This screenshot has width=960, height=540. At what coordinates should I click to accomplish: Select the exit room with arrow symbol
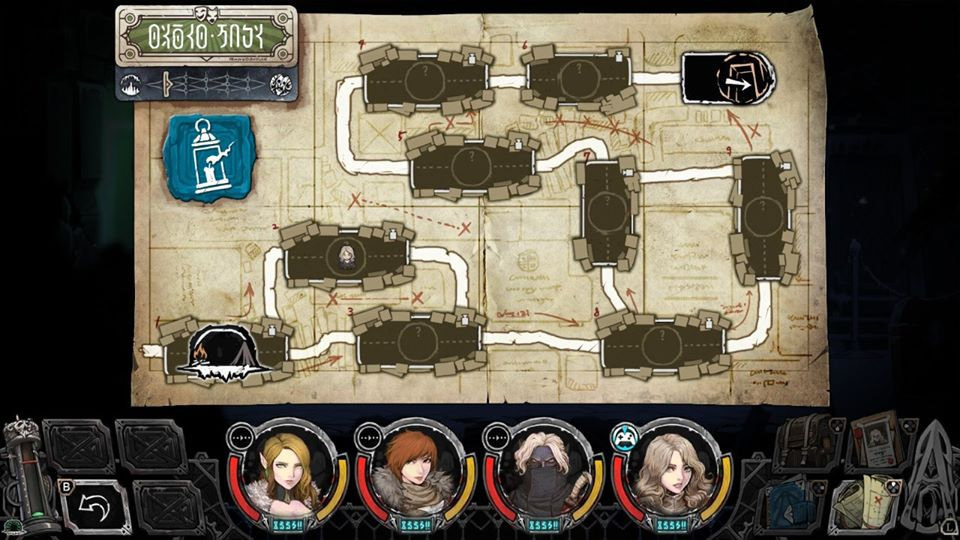pyautogui.click(x=729, y=77)
